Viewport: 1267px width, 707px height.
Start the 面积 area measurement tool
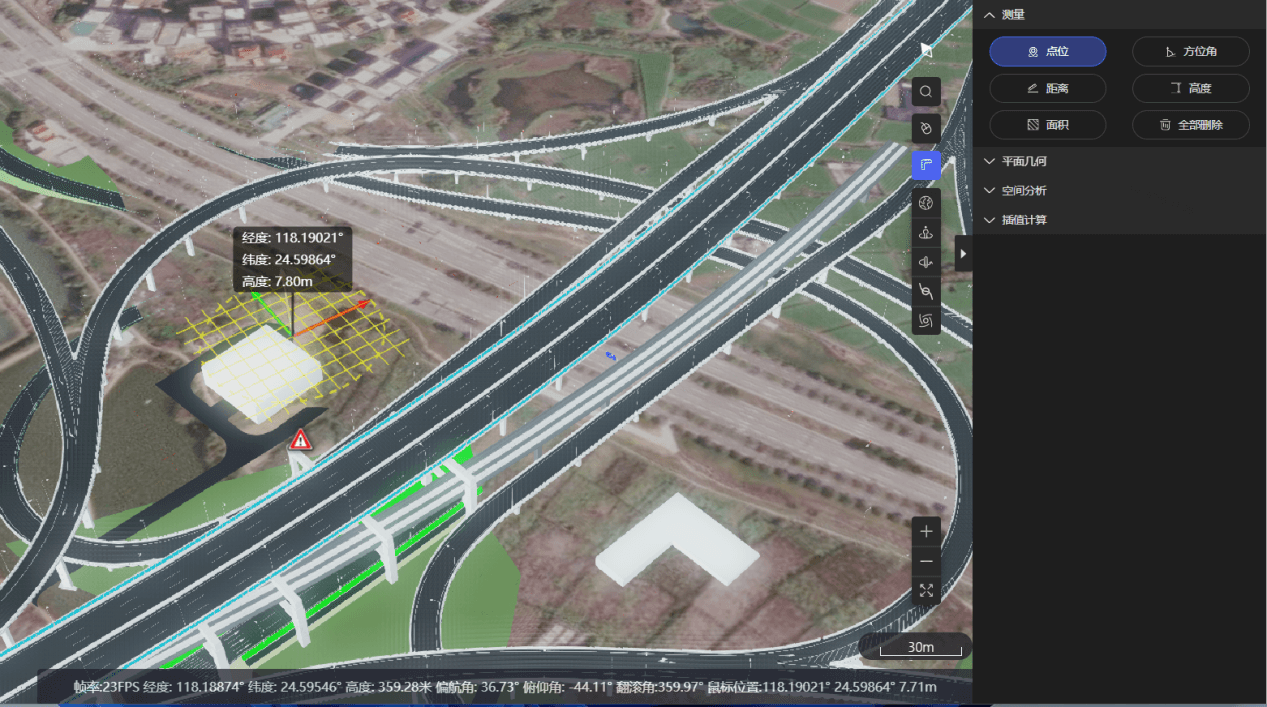pos(1047,125)
